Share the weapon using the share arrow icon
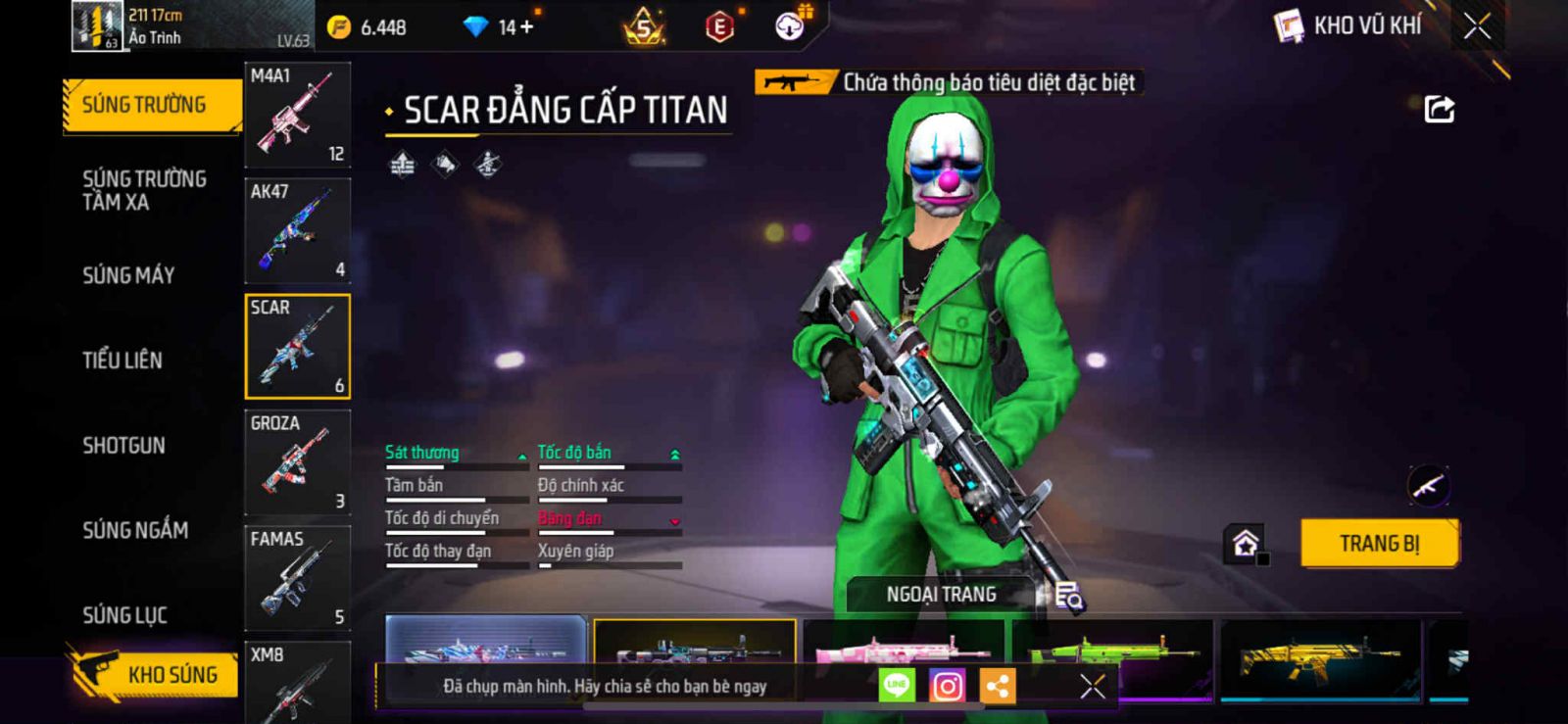This screenshot has height=724, width=1568. coord(1439,109)
